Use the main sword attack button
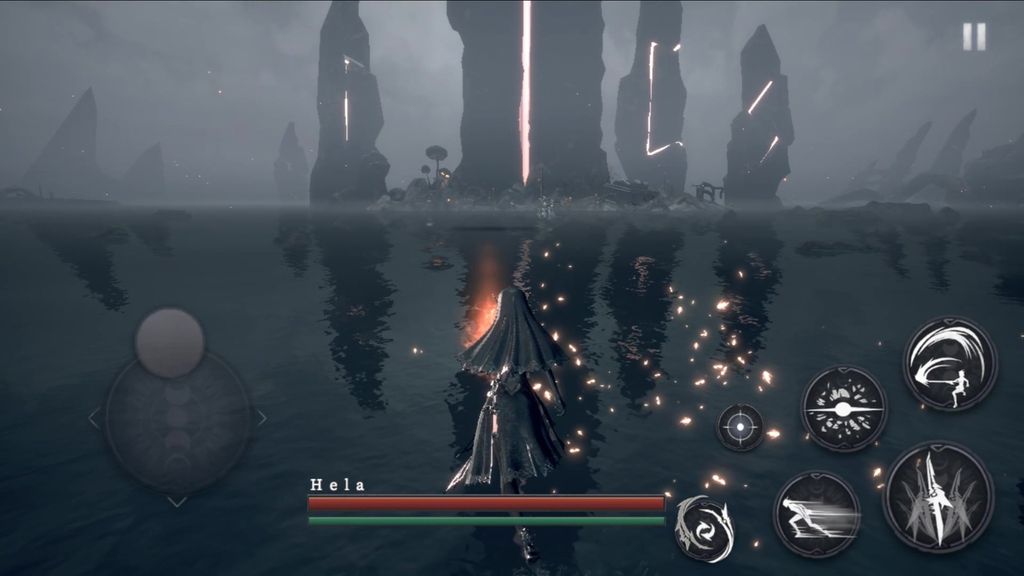This screenshot has height=576, width=1024. coord(938,496)
